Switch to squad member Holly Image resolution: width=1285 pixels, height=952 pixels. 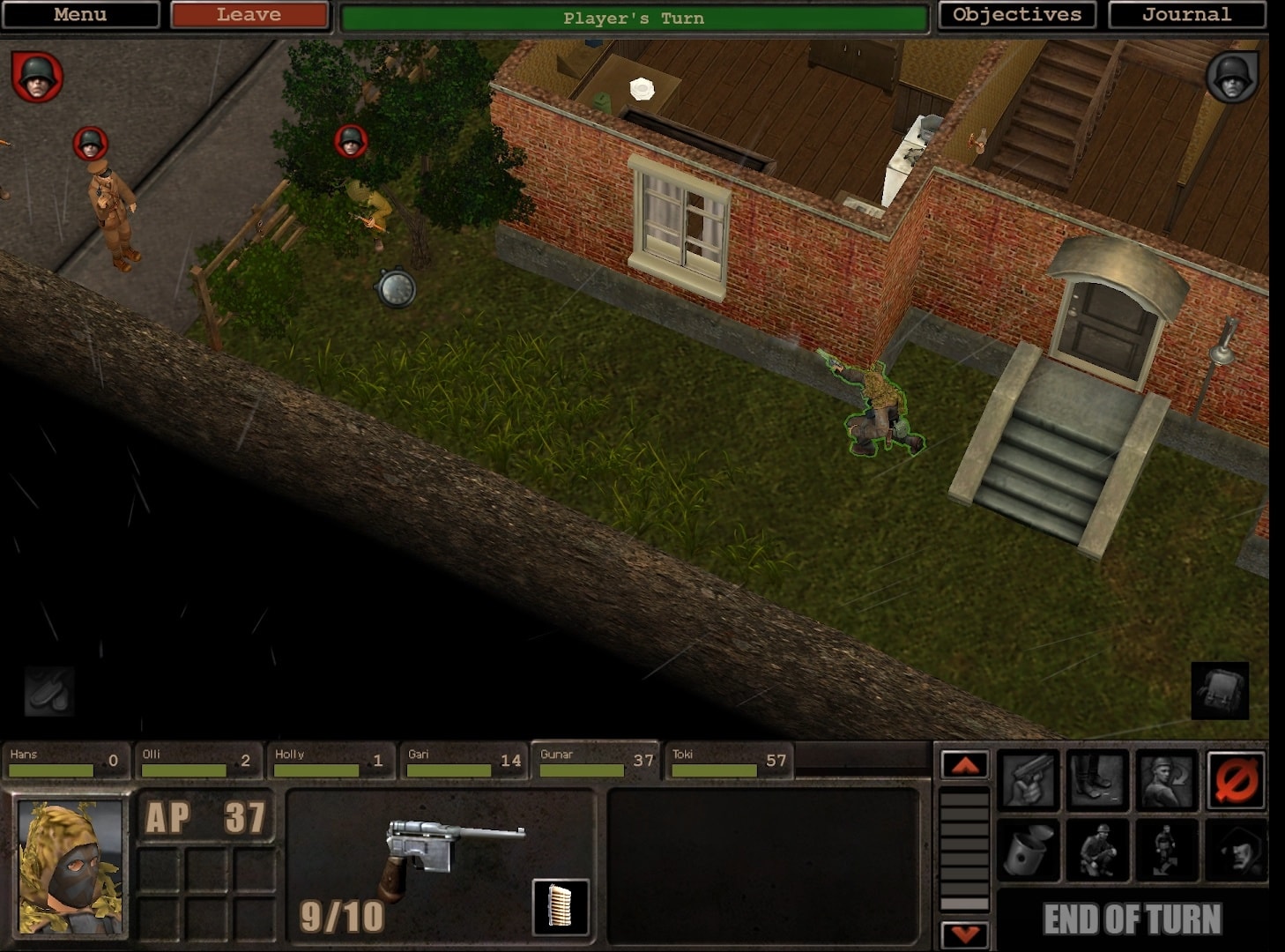(x=330, y=761)
